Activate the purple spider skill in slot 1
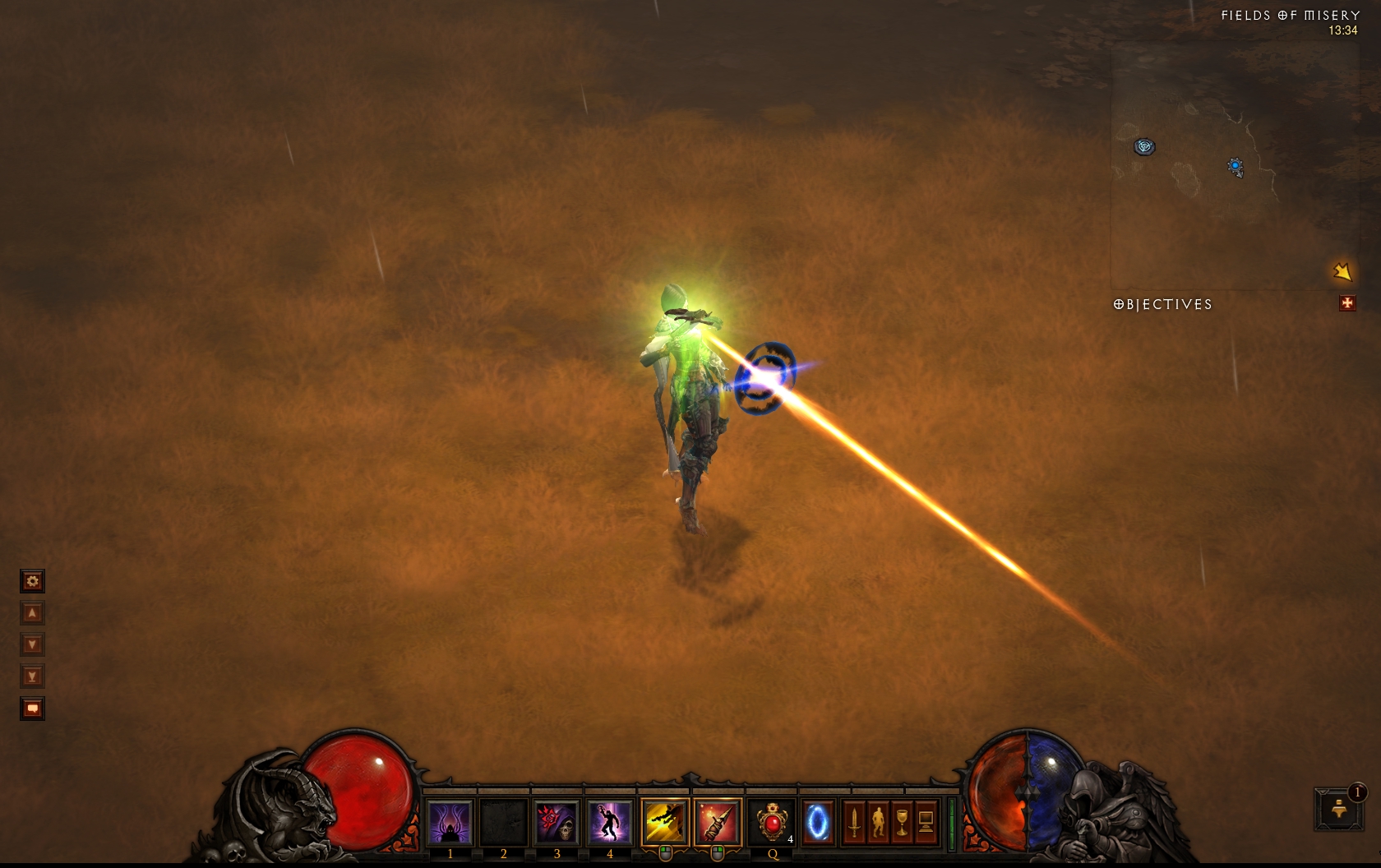This screenshot has width=1381, height=868. [450, 822]
